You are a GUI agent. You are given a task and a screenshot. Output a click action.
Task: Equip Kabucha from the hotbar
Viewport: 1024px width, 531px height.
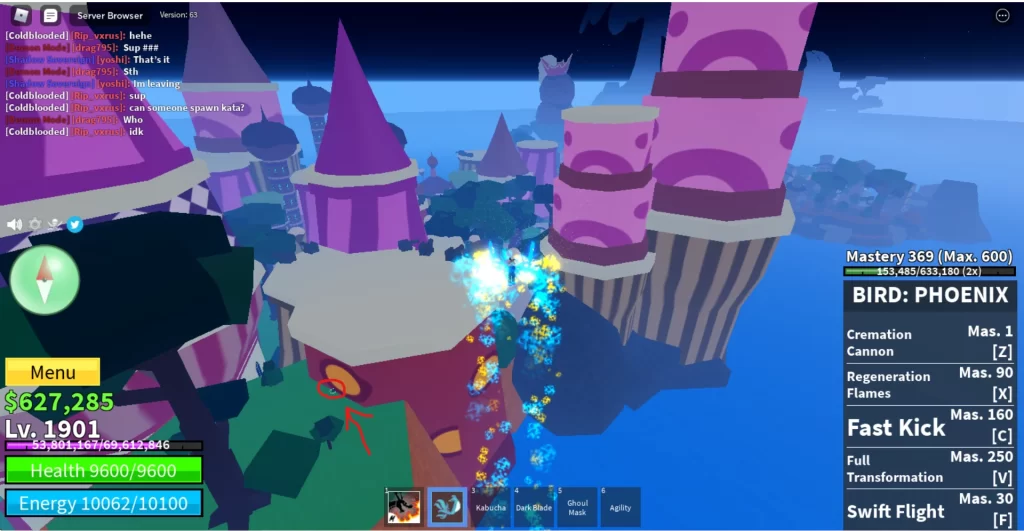[x=490, y=507]
